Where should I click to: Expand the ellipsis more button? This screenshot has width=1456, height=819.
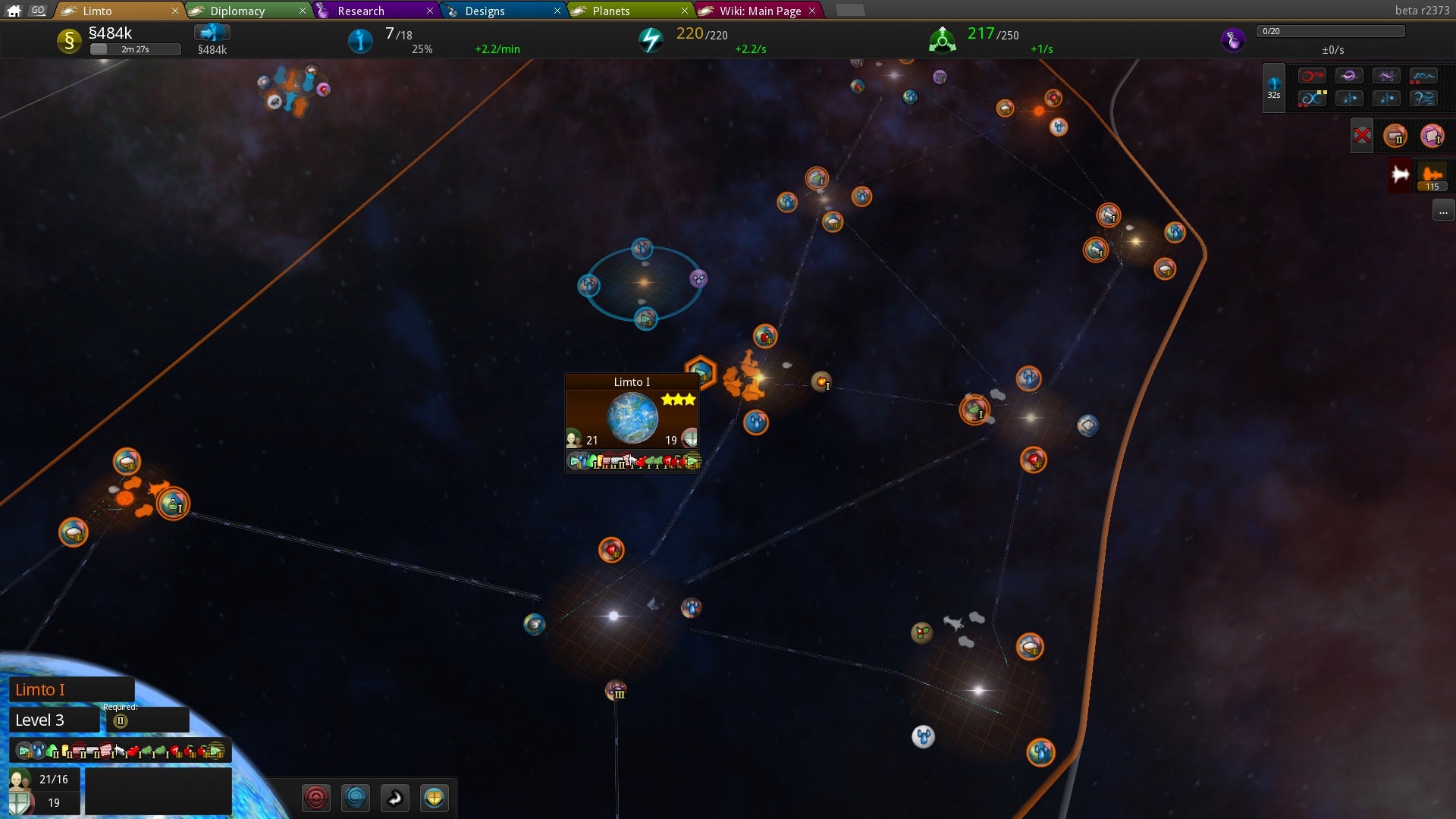(1443, 212)
